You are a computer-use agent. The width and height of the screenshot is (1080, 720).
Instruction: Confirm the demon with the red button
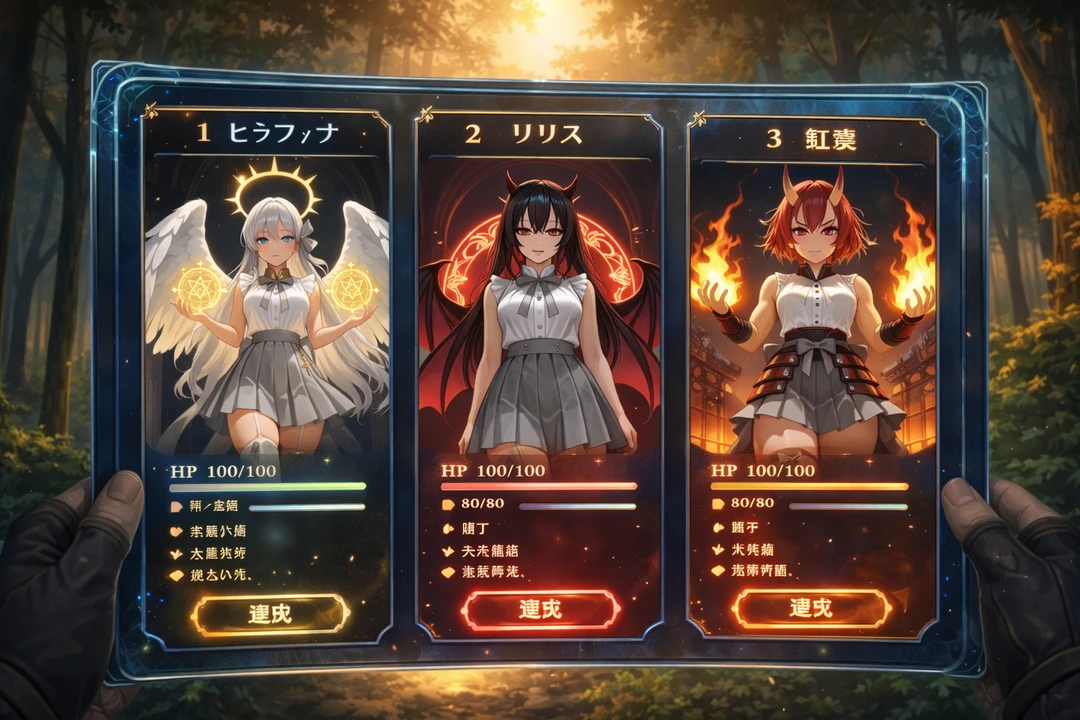click(539, 608)
